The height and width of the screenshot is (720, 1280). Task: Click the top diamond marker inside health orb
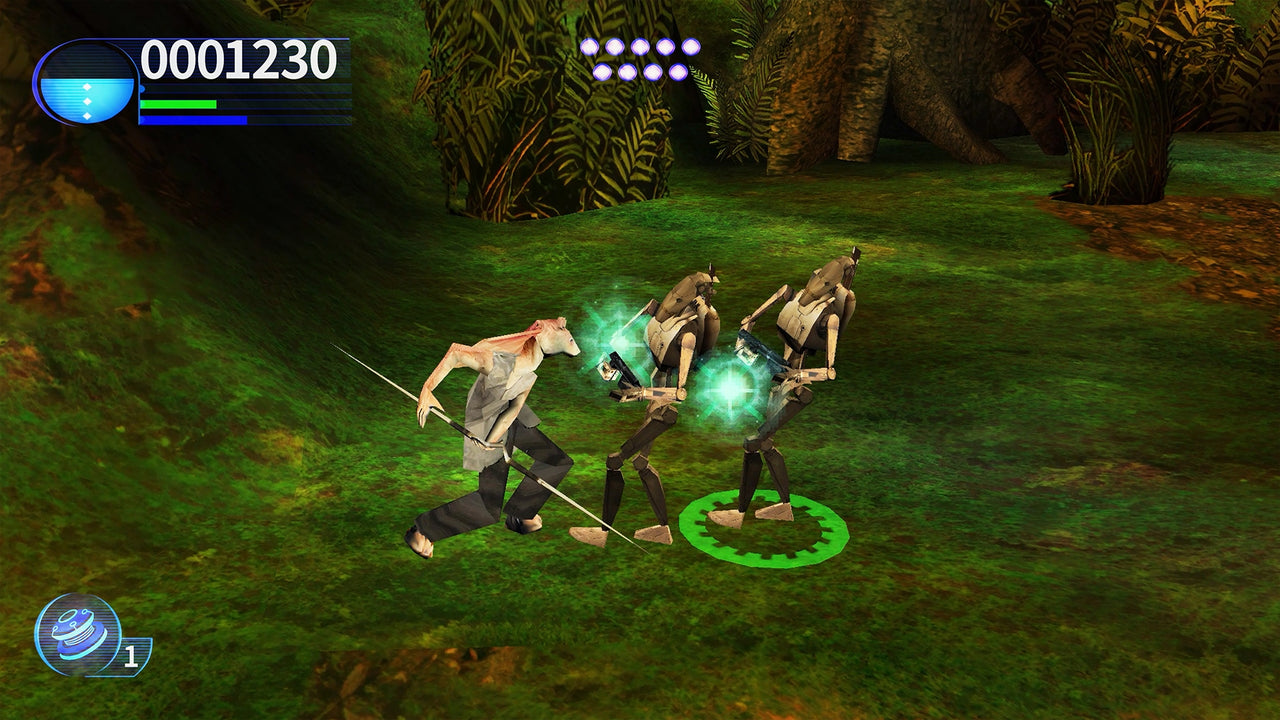point(87,86)
